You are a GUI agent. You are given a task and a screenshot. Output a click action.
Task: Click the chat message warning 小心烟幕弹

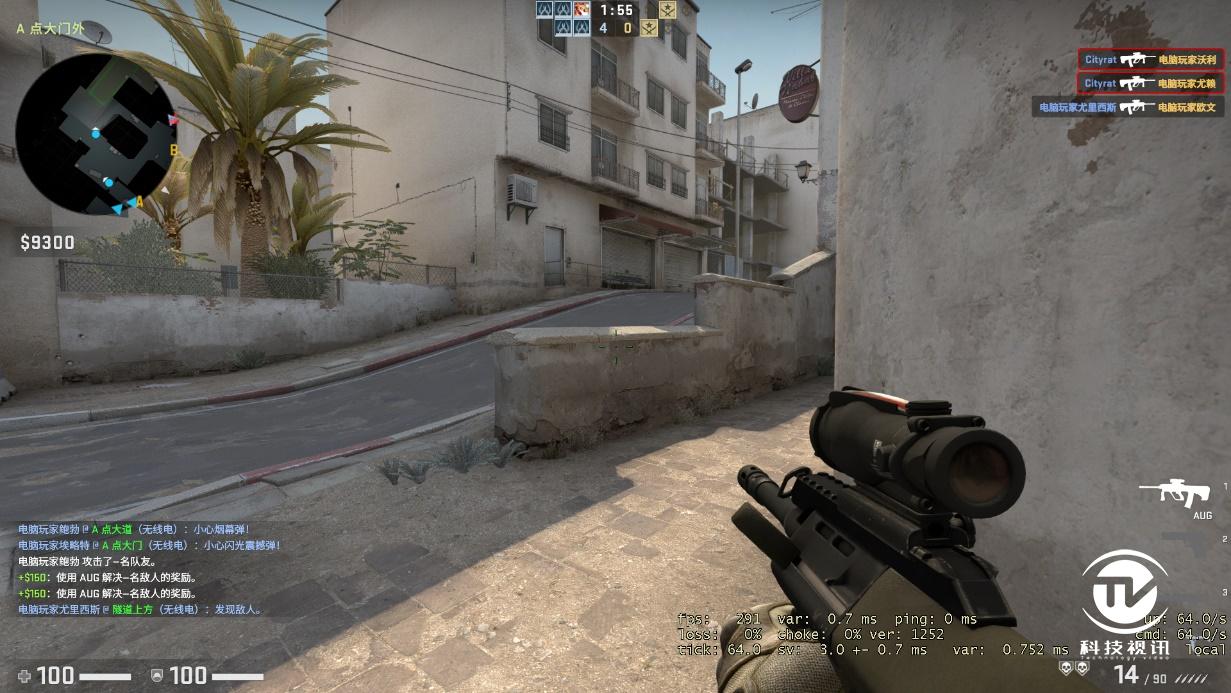click(x=134, y=529)
